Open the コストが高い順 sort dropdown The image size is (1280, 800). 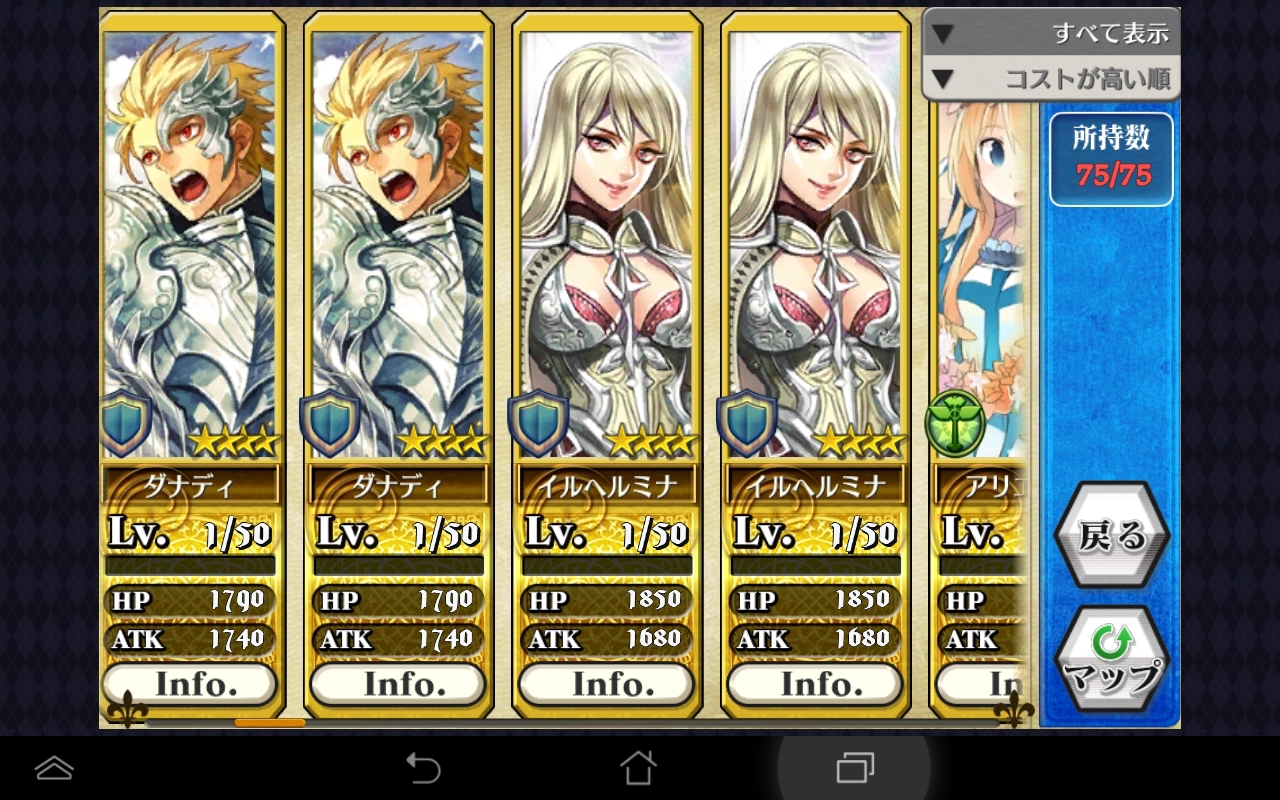(1050, 79)
